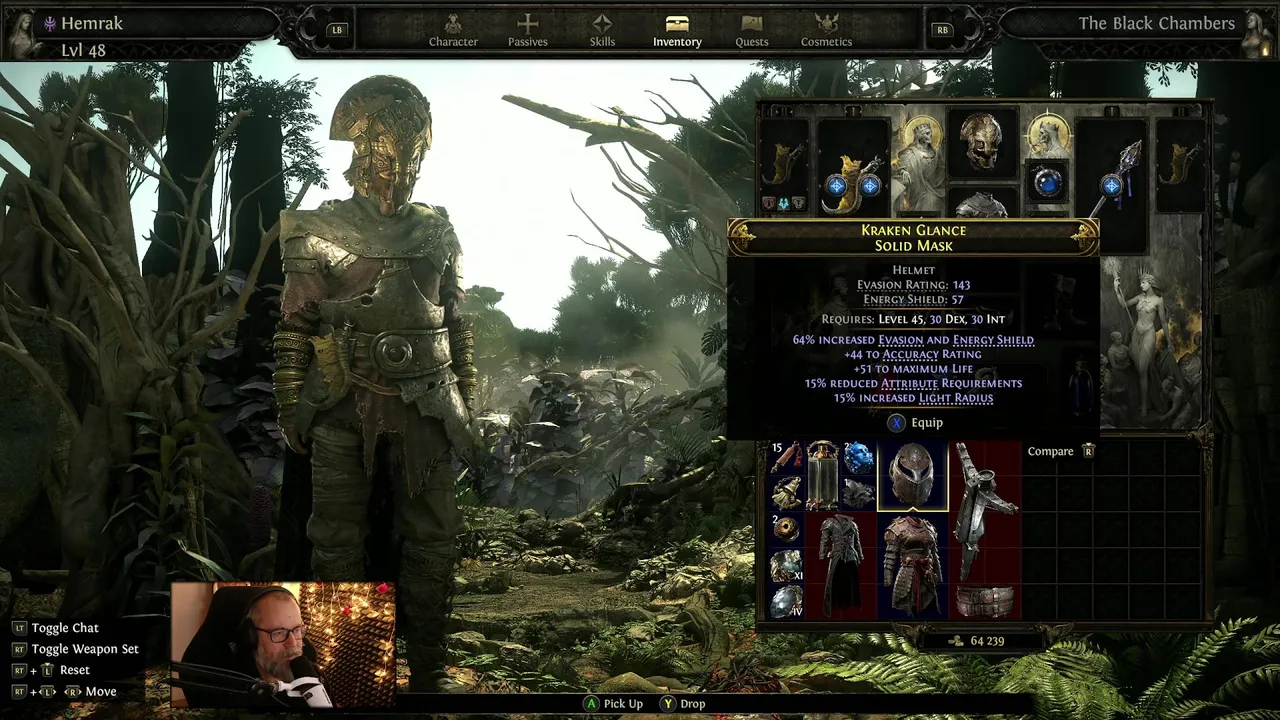Image resolution: width=1280 pixels, height=720 pixels.
Task: Select the golden bell item
Action: tap(787, 493)
